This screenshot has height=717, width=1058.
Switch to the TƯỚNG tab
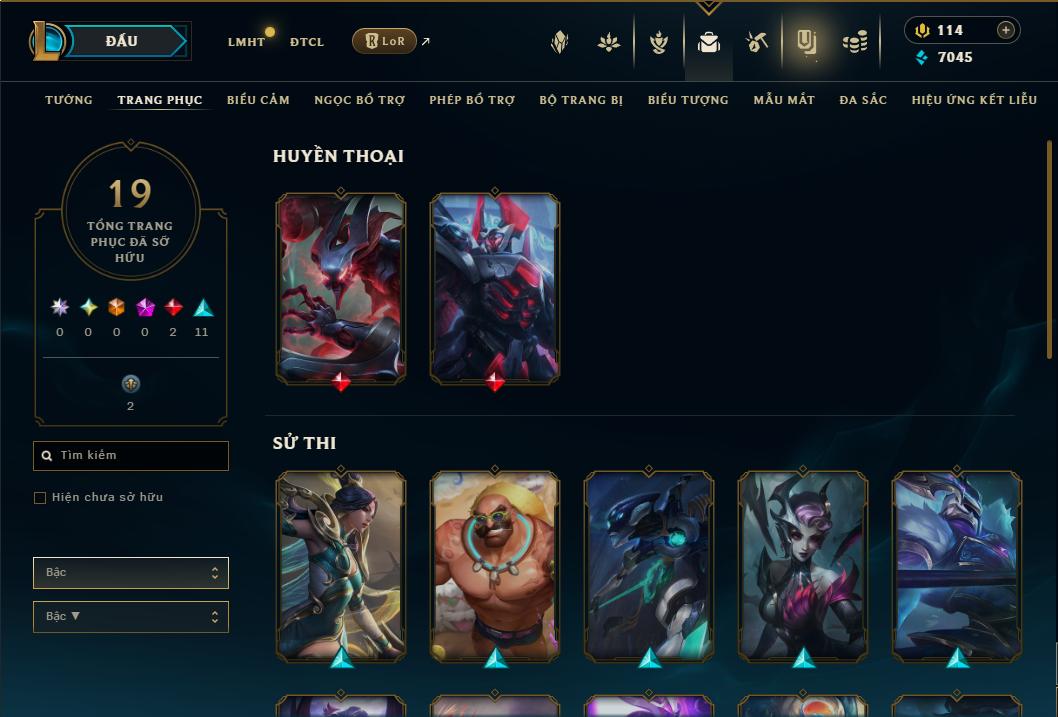pyautogui.click(x=69, y=100)
